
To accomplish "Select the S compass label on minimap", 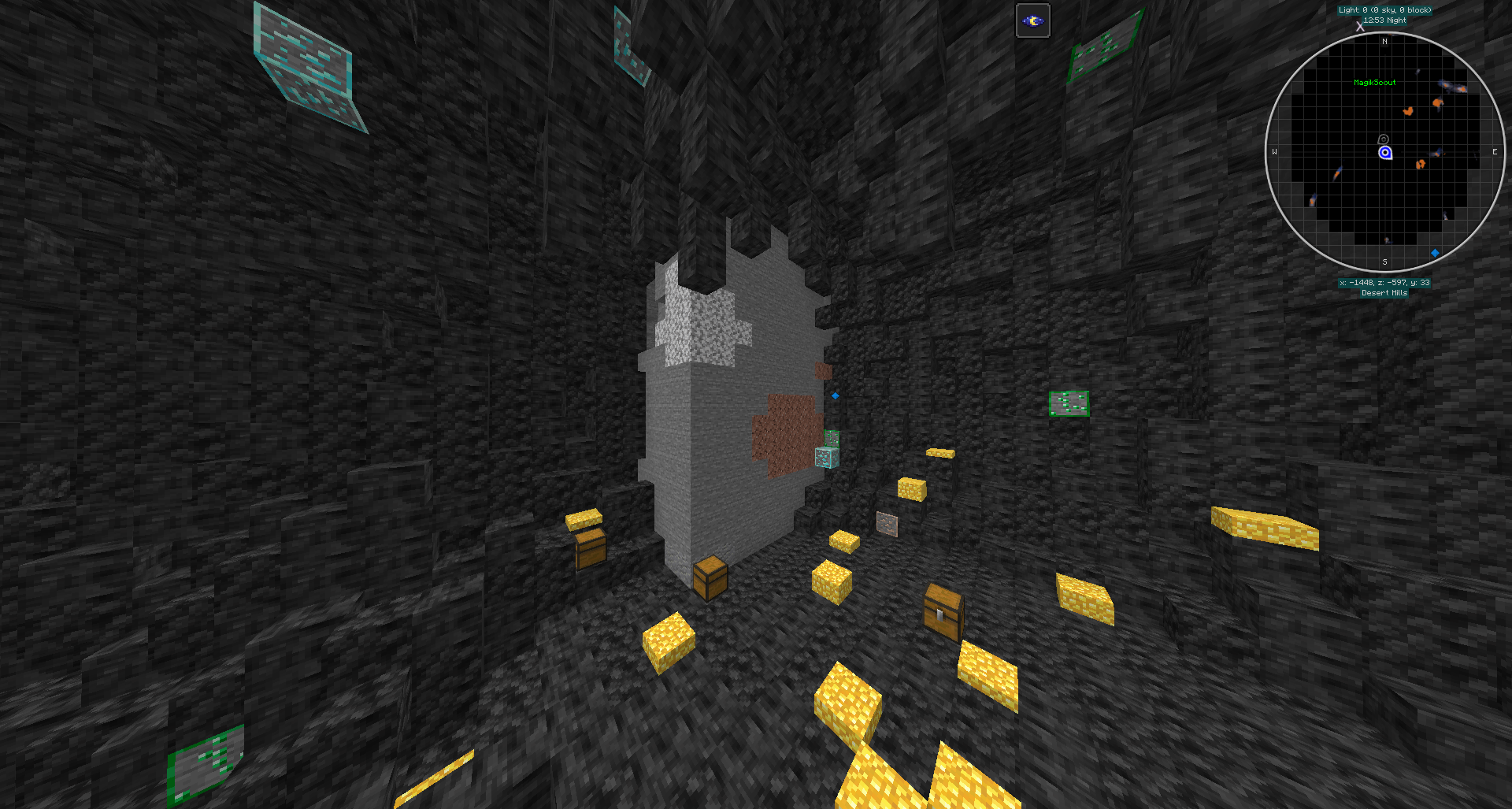I will pyautogui.click(x=1384, y=262).
